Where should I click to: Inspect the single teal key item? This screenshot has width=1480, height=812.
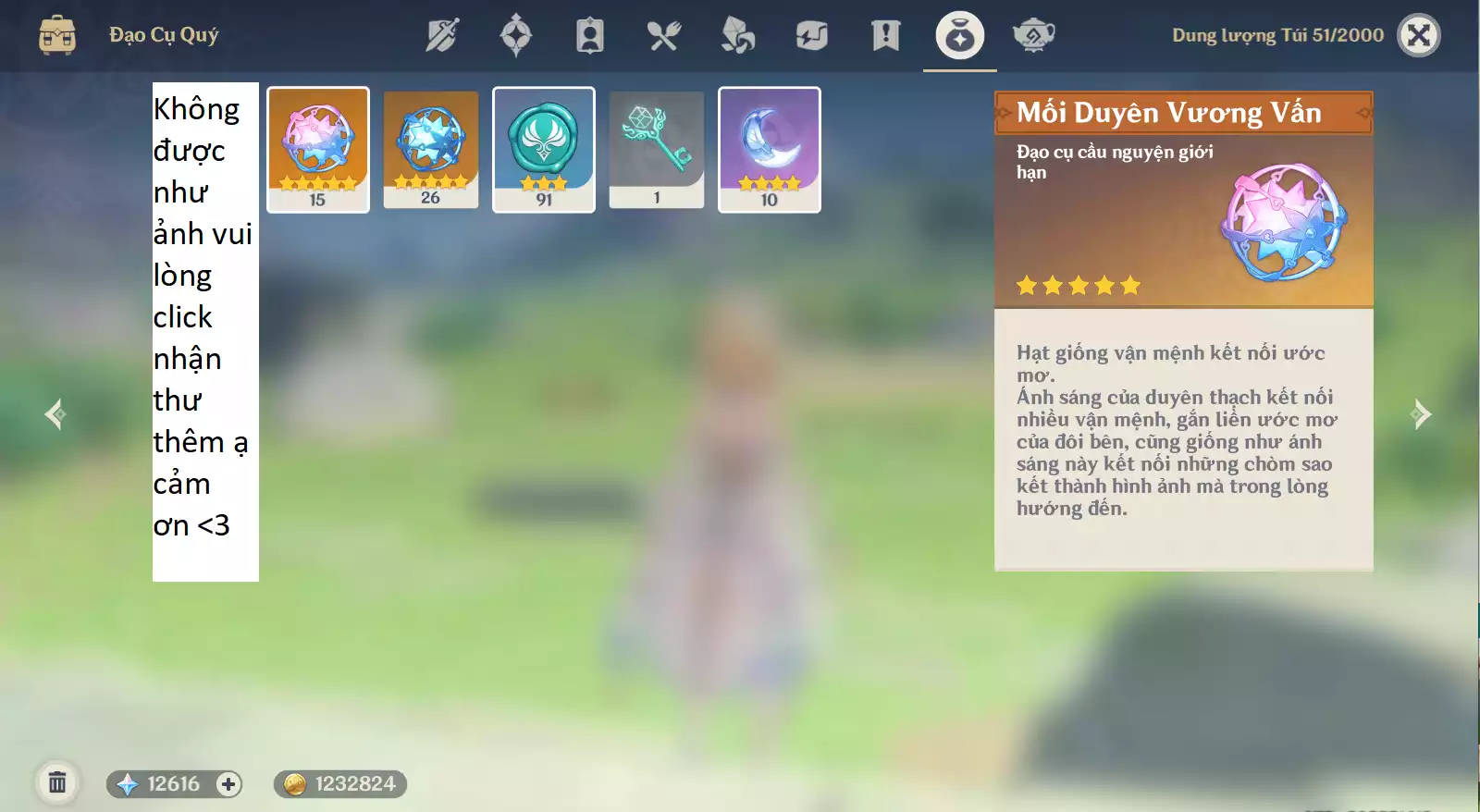(x=656, y=148)
